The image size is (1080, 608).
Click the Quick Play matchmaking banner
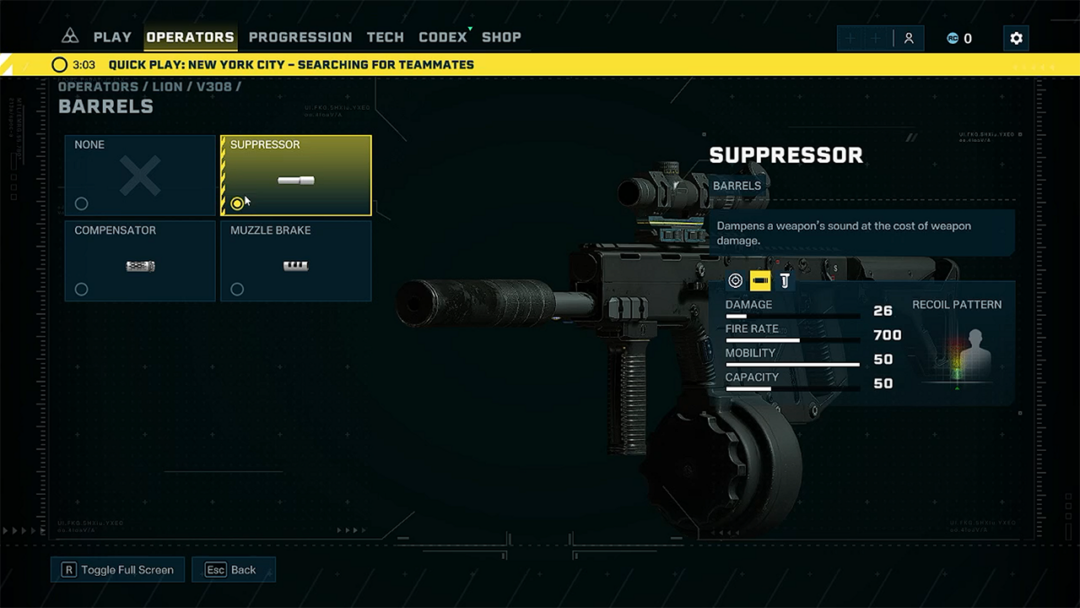pos(290,65)
